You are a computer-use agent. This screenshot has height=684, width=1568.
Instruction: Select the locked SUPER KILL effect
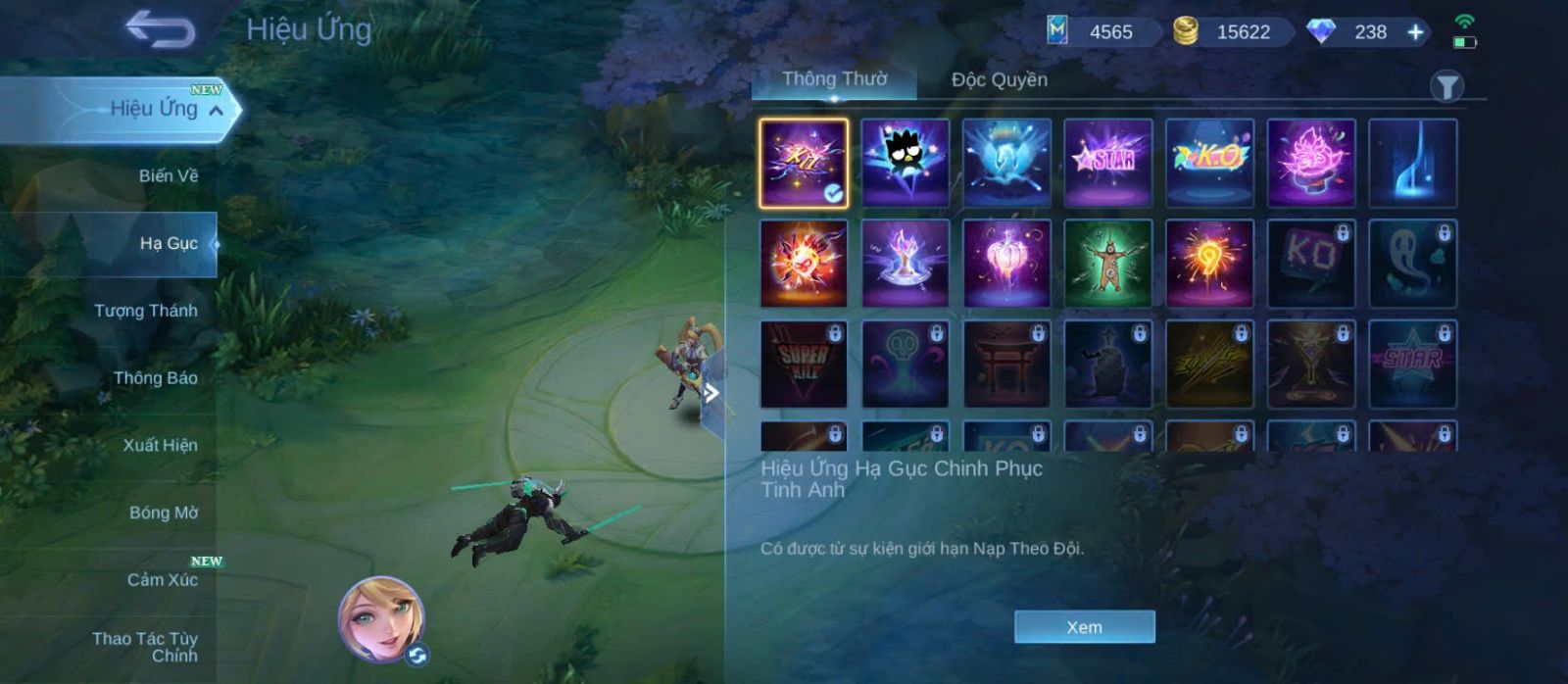804,364
